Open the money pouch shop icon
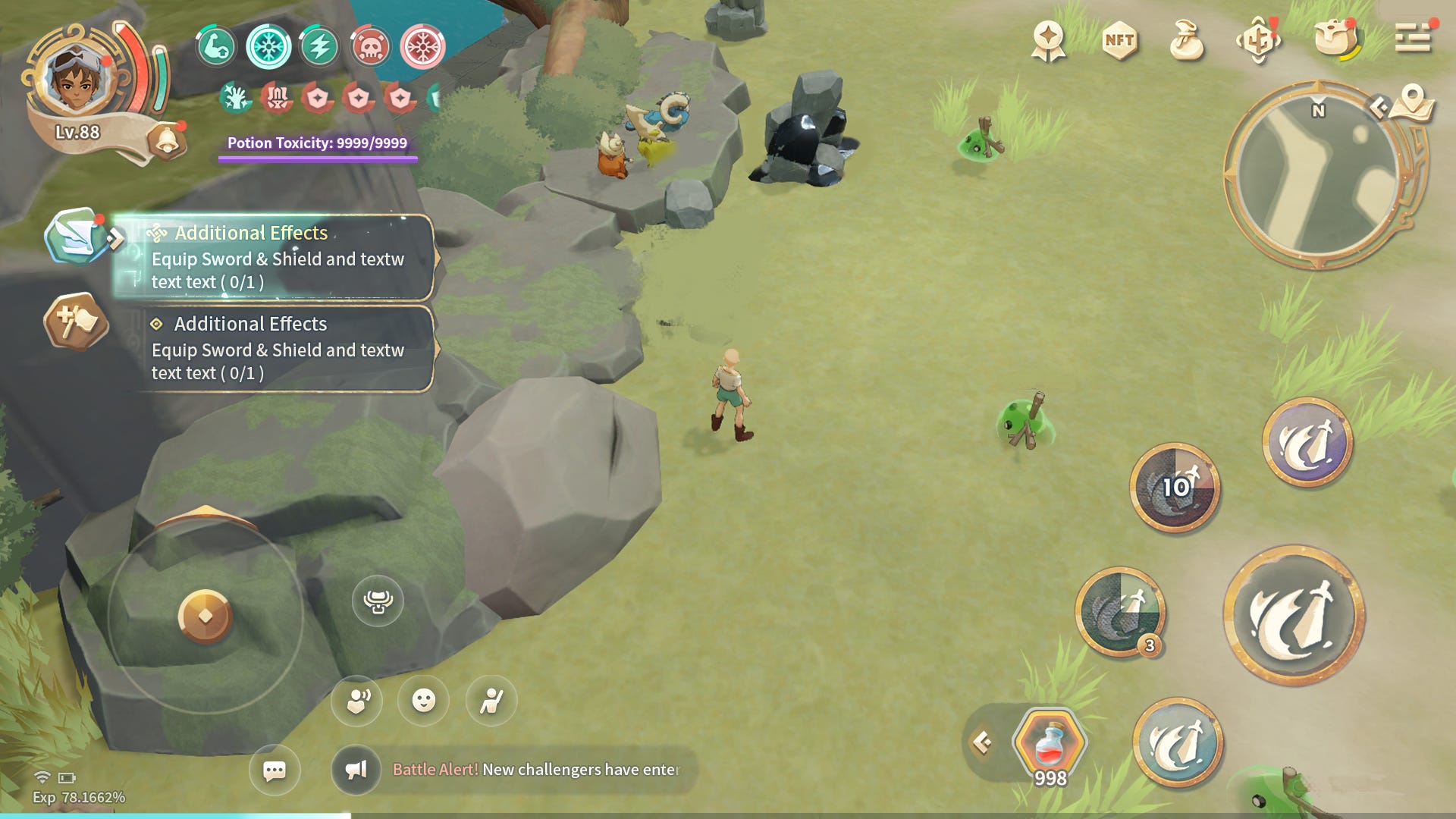Image resolution: width=1456 pixels, height=819 pixels. point(1187,40)
